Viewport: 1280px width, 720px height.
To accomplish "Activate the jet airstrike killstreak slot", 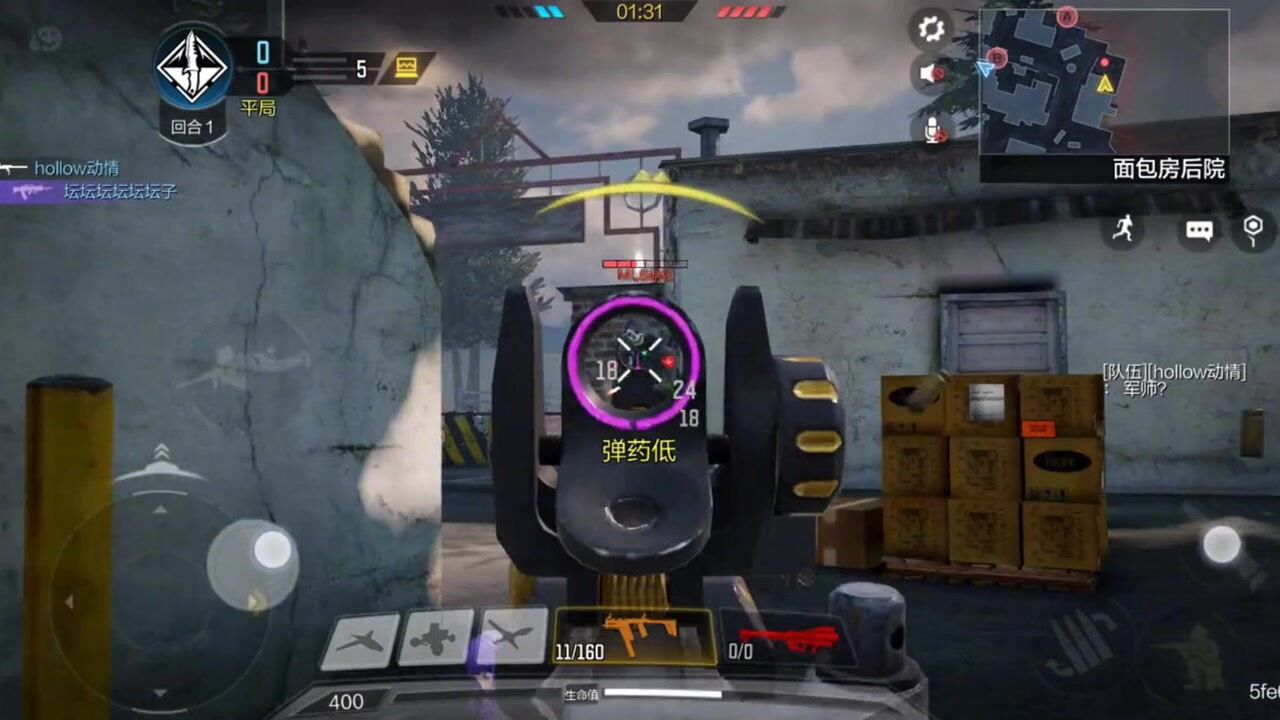I will pos(359,639).
